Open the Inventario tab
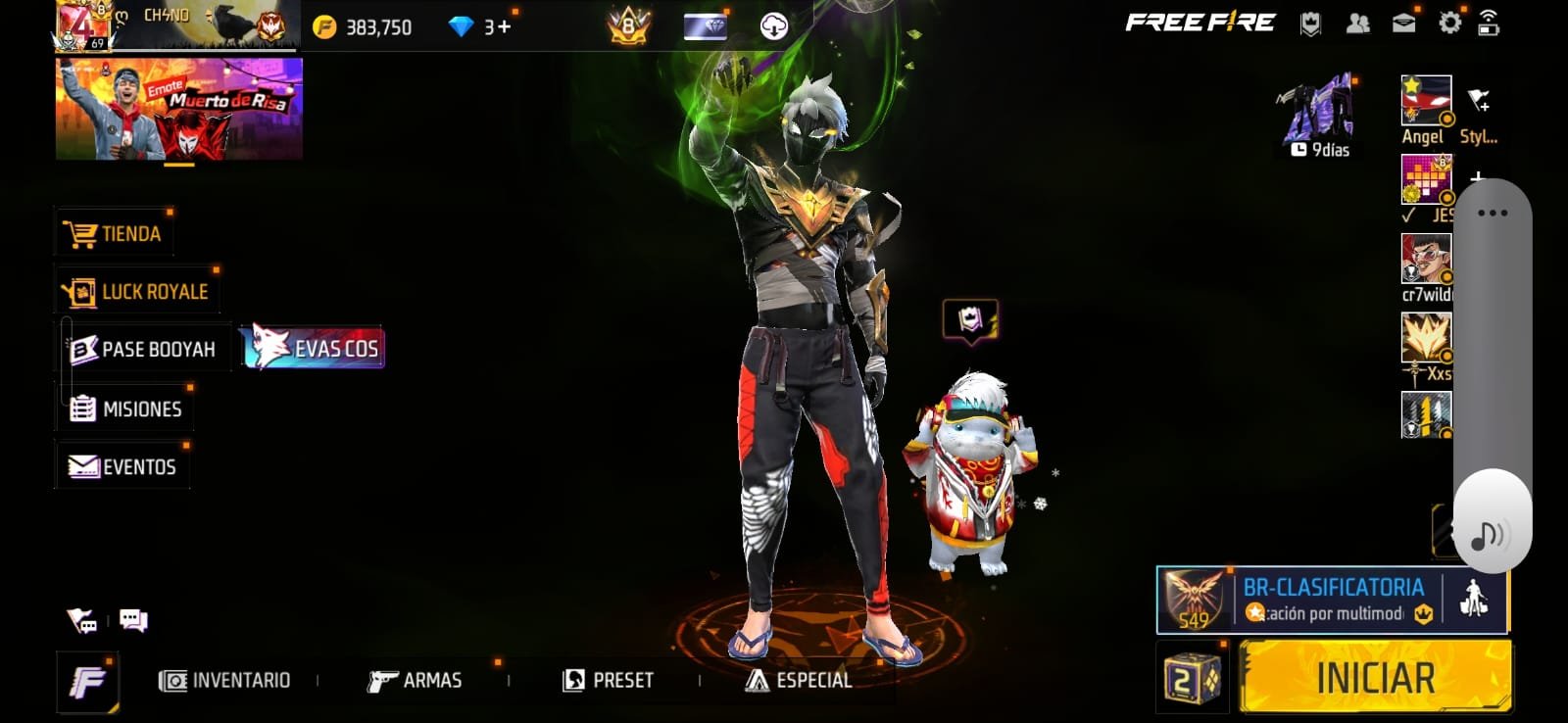The height and width of the screenshot is (723, 1568). [x=225, y=681]
